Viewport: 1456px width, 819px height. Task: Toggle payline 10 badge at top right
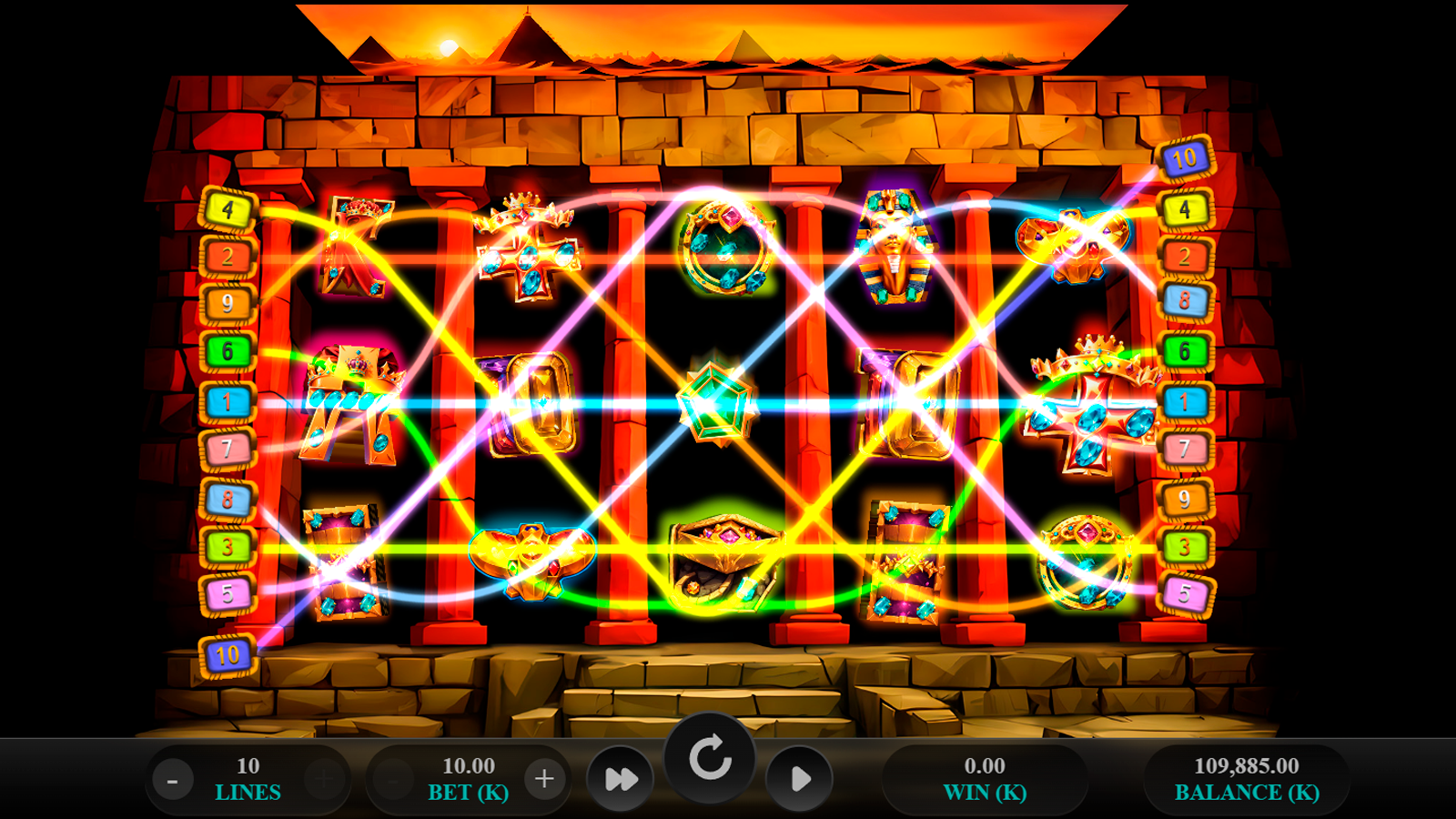click(x=1183, y=161)
